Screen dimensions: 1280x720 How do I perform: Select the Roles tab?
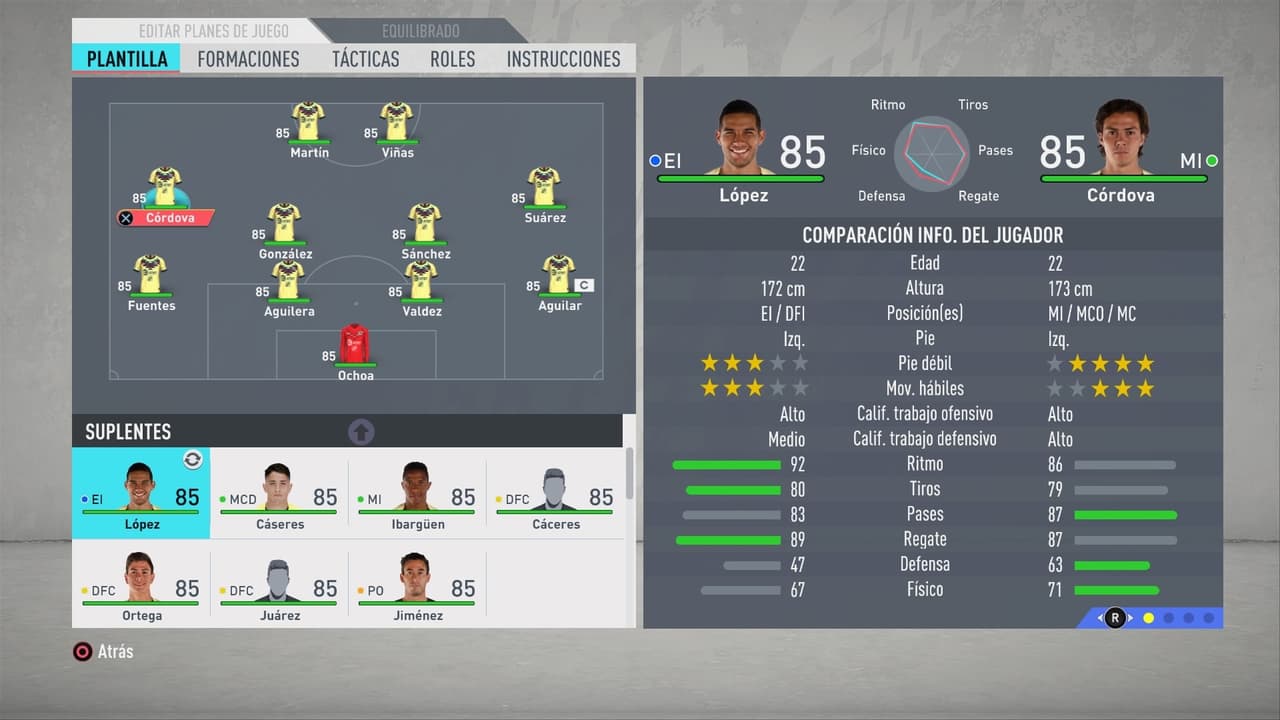(x=453, y=59)
